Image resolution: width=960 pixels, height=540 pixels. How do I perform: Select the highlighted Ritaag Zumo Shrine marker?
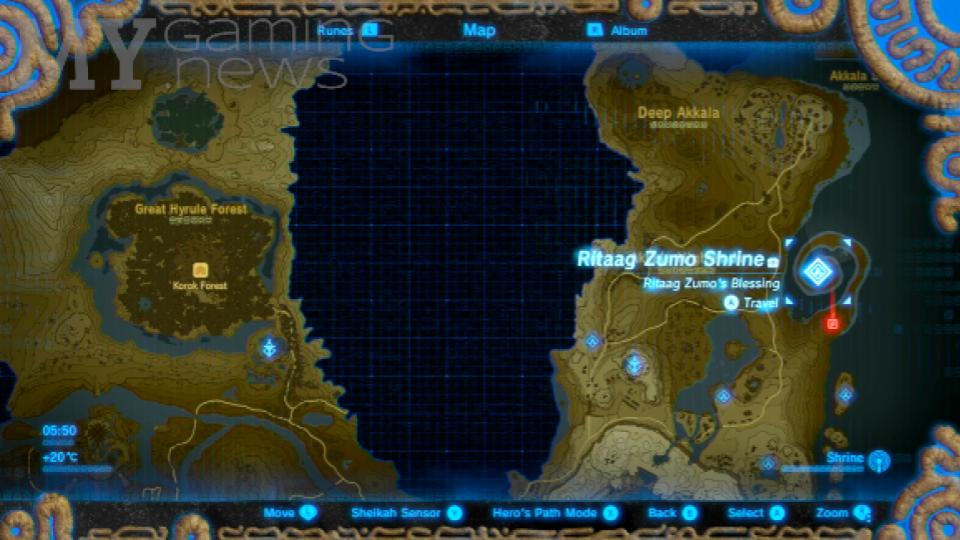pyautogui.click(x=818, y=270)
